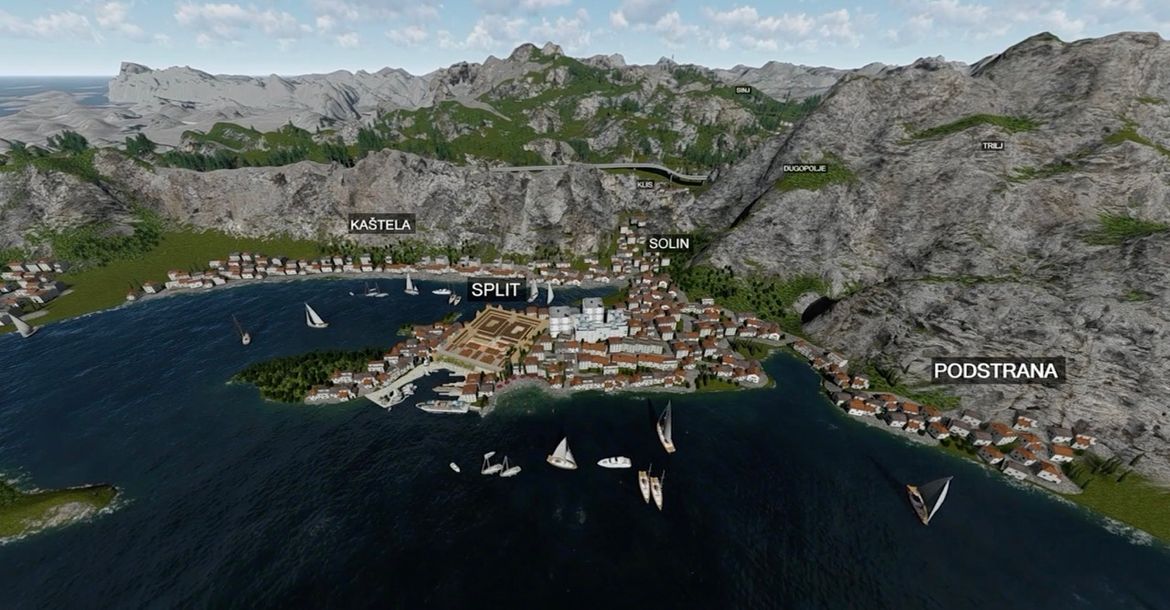This screenshot has width=1170, height=610.
Task: Choose the SINJ location marker
Action: click(743, 90)
